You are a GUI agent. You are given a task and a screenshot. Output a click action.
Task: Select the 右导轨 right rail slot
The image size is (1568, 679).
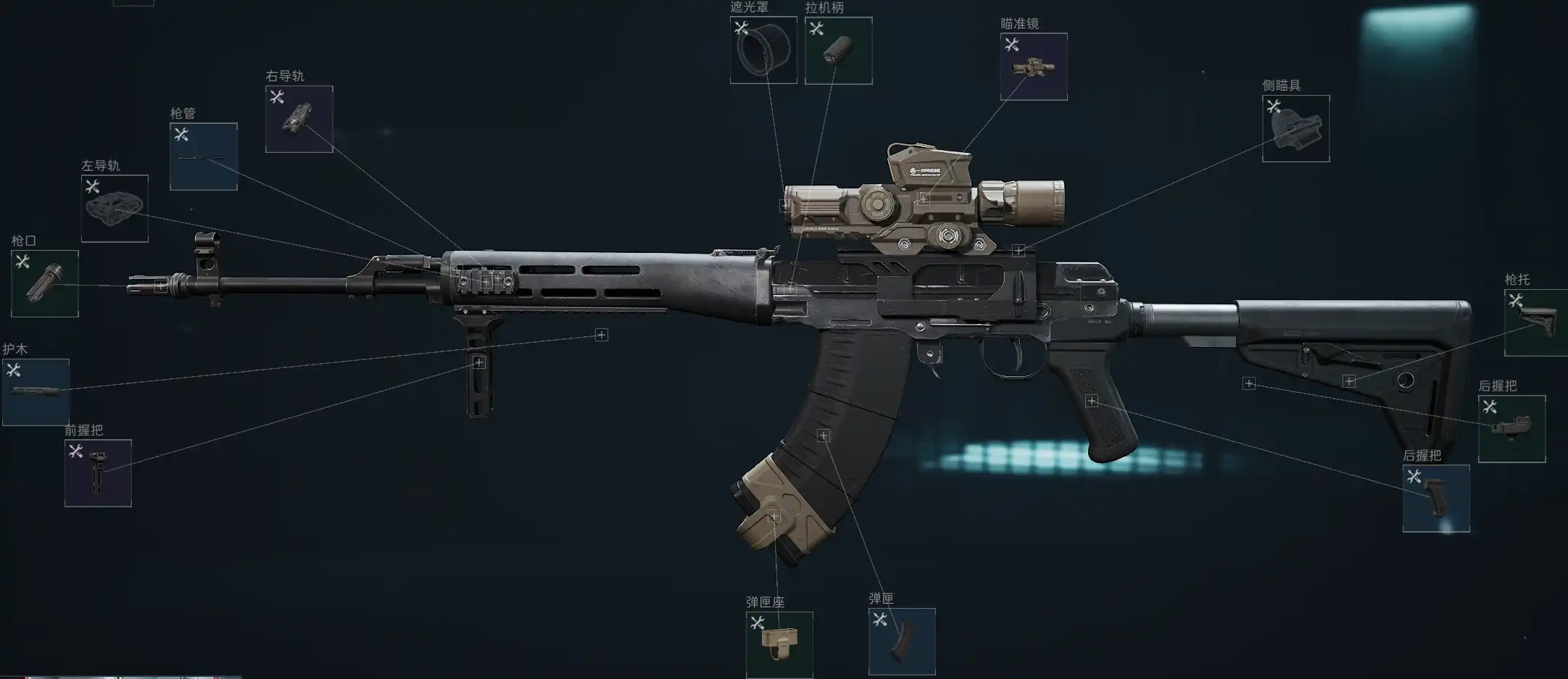[x=299, y=119]
